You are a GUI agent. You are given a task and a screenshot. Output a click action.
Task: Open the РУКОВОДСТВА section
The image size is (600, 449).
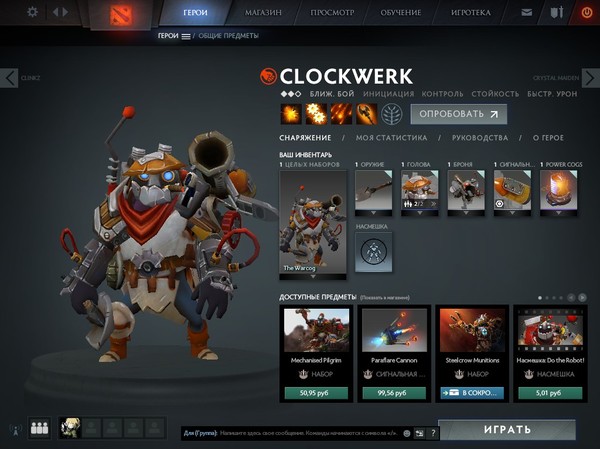pyautogui.click(x=481, y=138)
